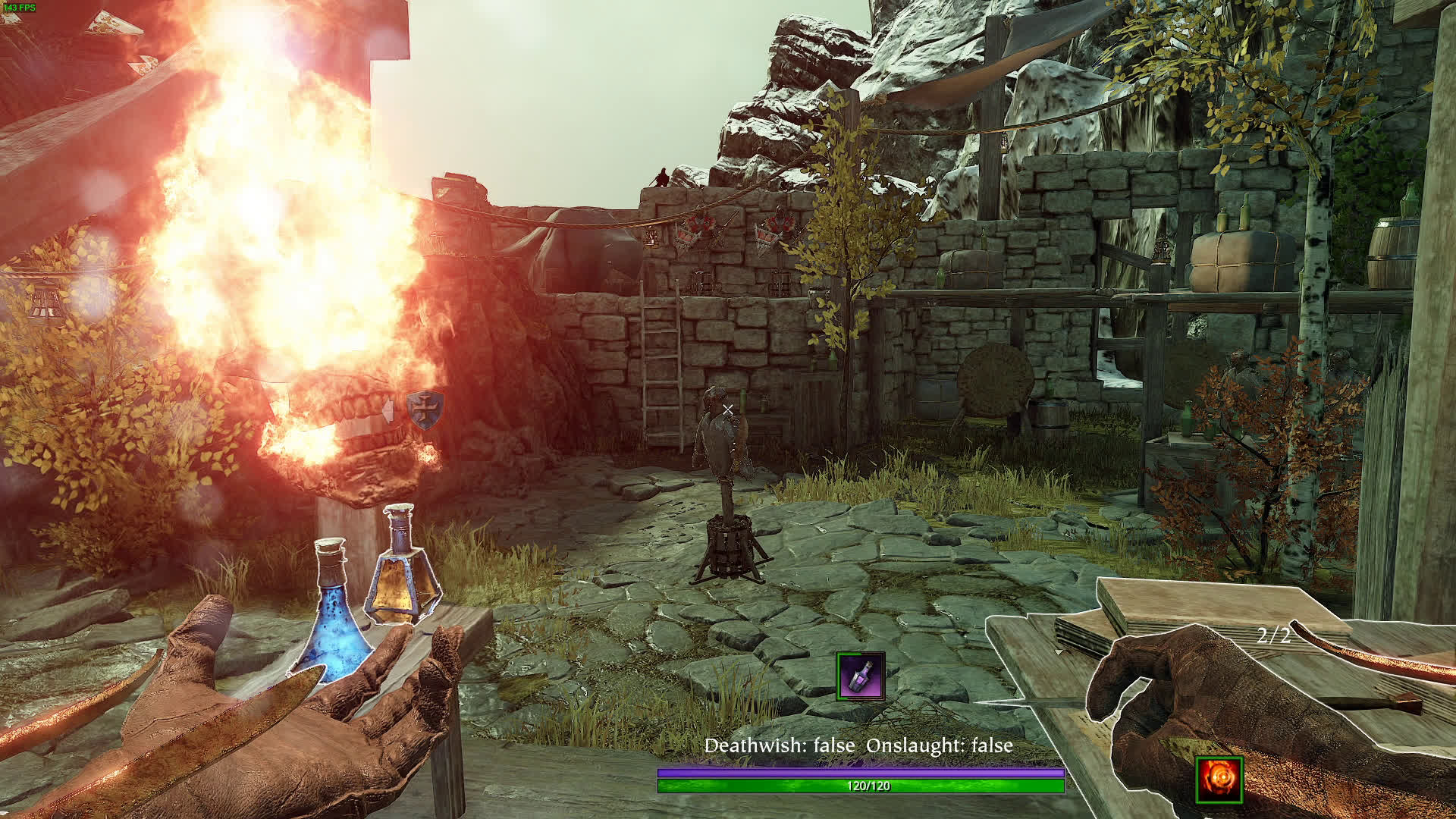Select the purple potion item slot

[x=861, y=675]
